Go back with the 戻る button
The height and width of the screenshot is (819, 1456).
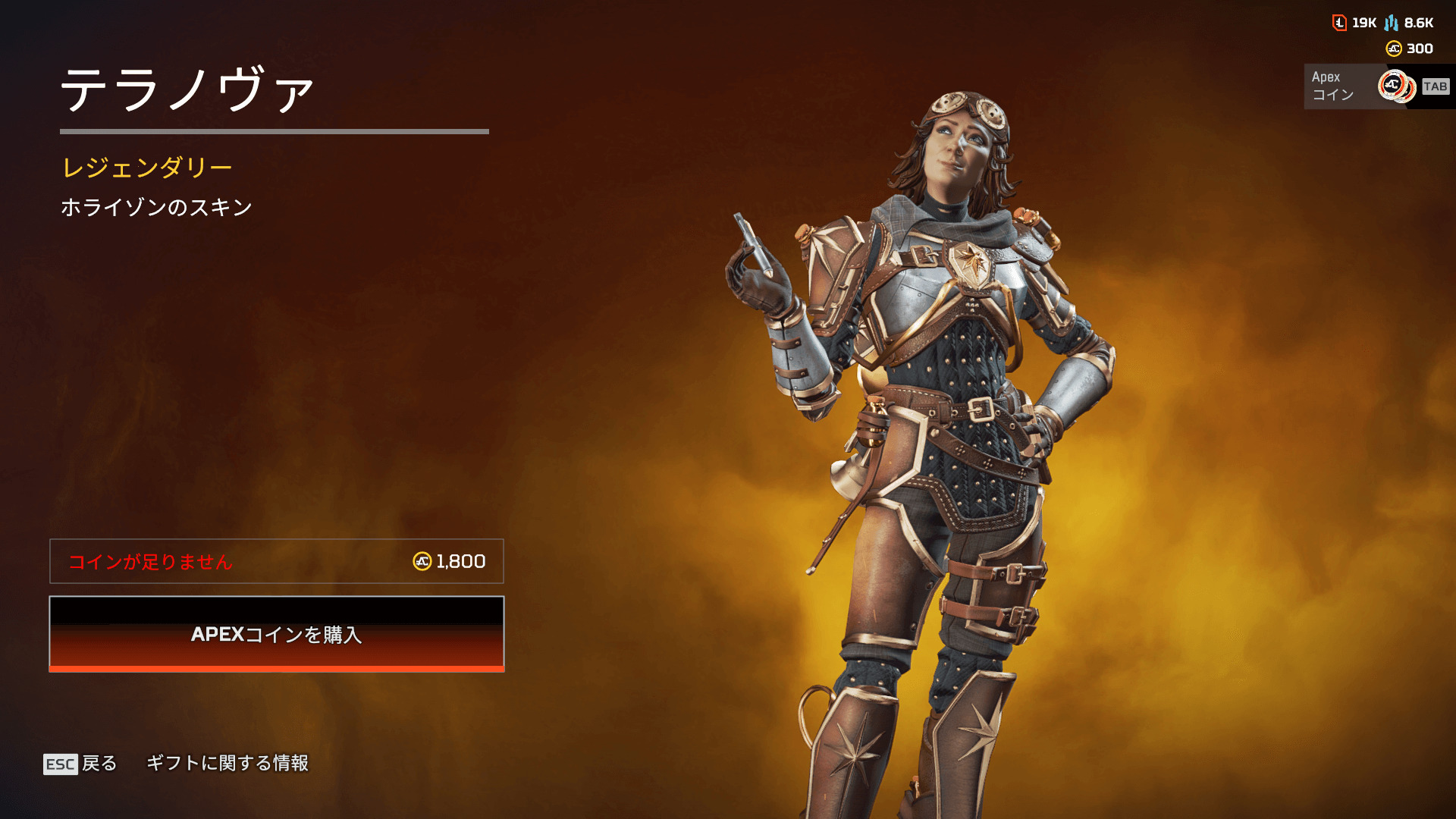[x=81, y=763]
